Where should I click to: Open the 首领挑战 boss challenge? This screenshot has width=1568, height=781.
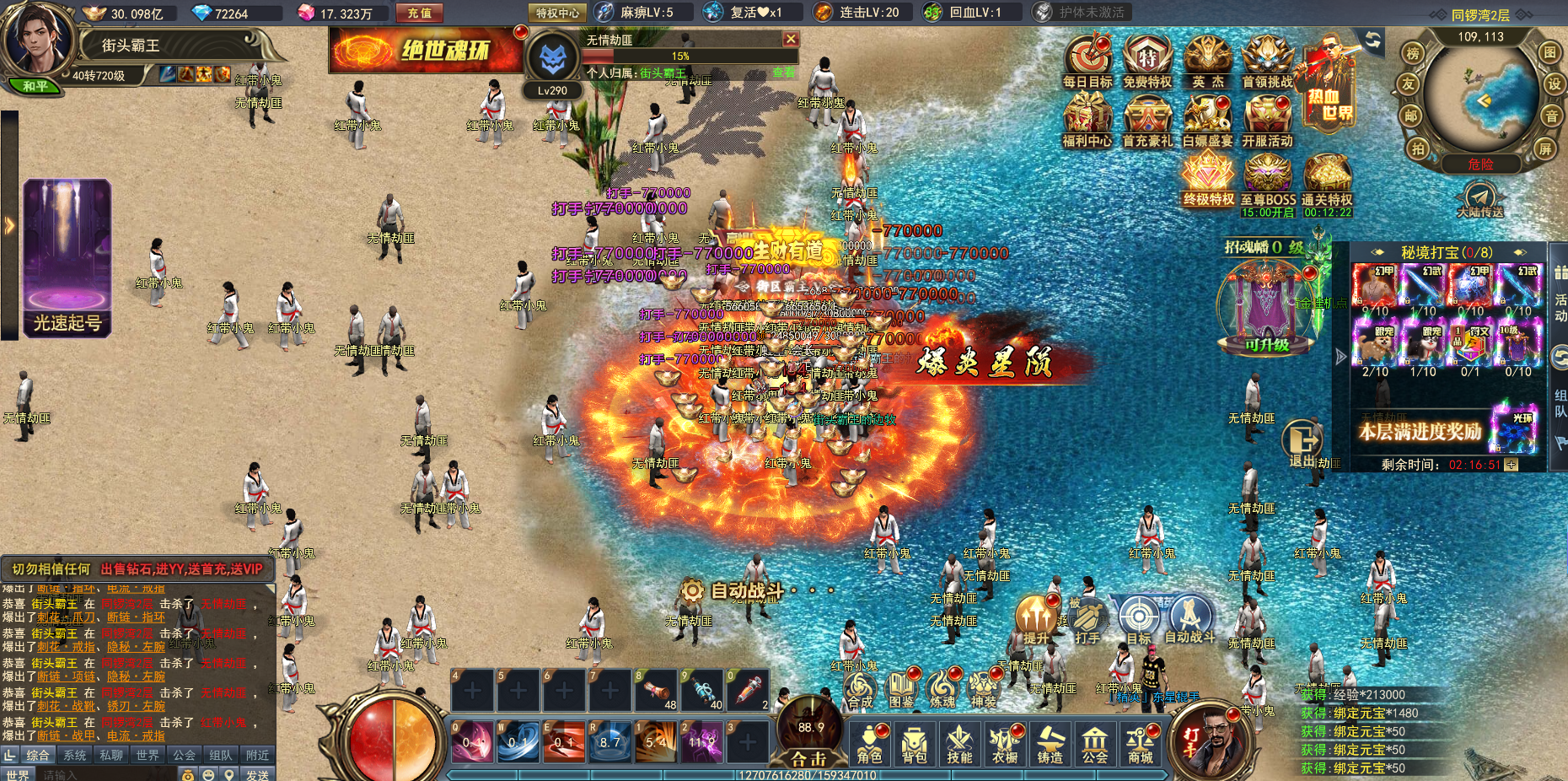coord(1267,61)
